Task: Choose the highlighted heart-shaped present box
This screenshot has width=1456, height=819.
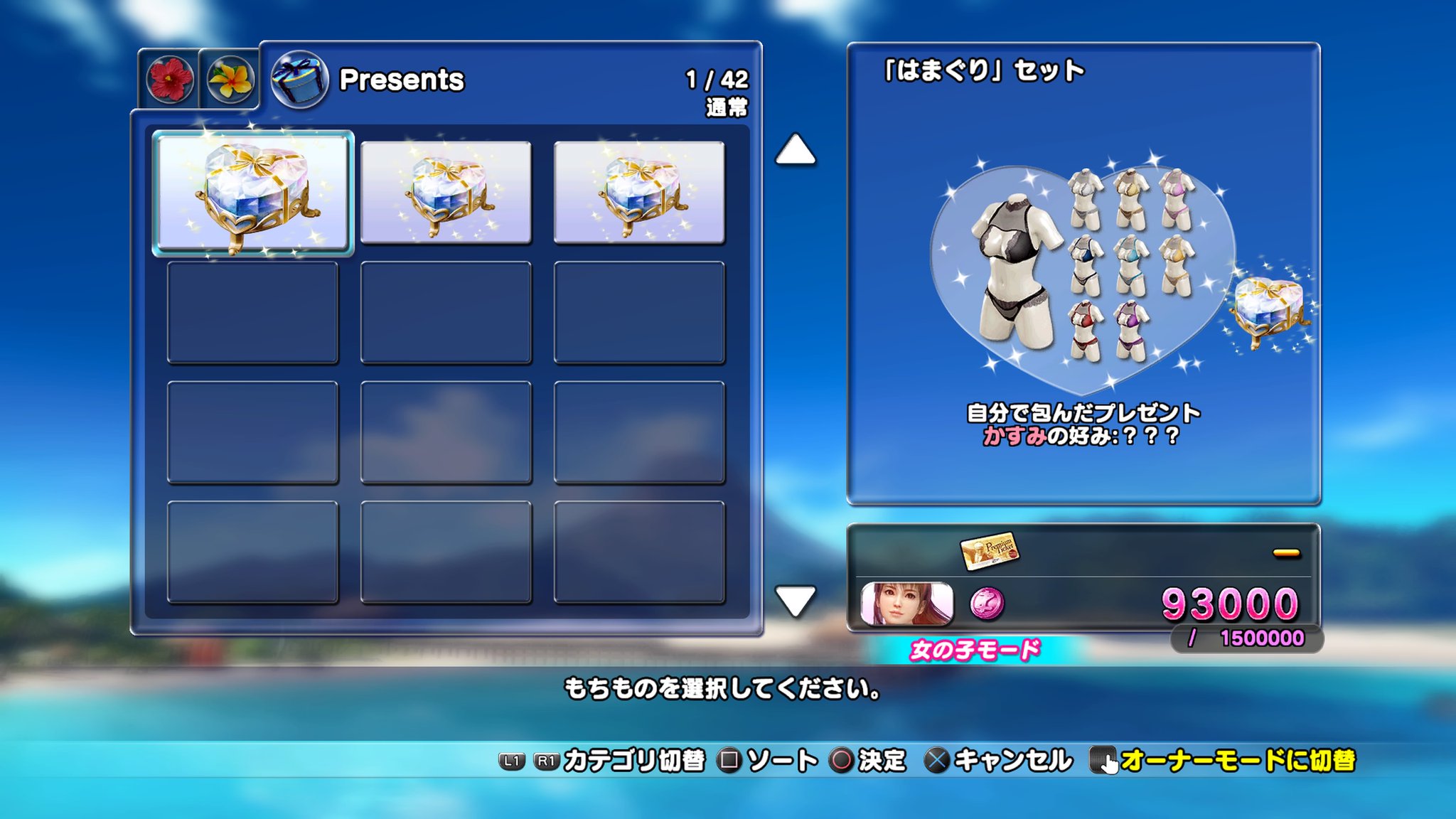Action: click(x=253, y=192)
